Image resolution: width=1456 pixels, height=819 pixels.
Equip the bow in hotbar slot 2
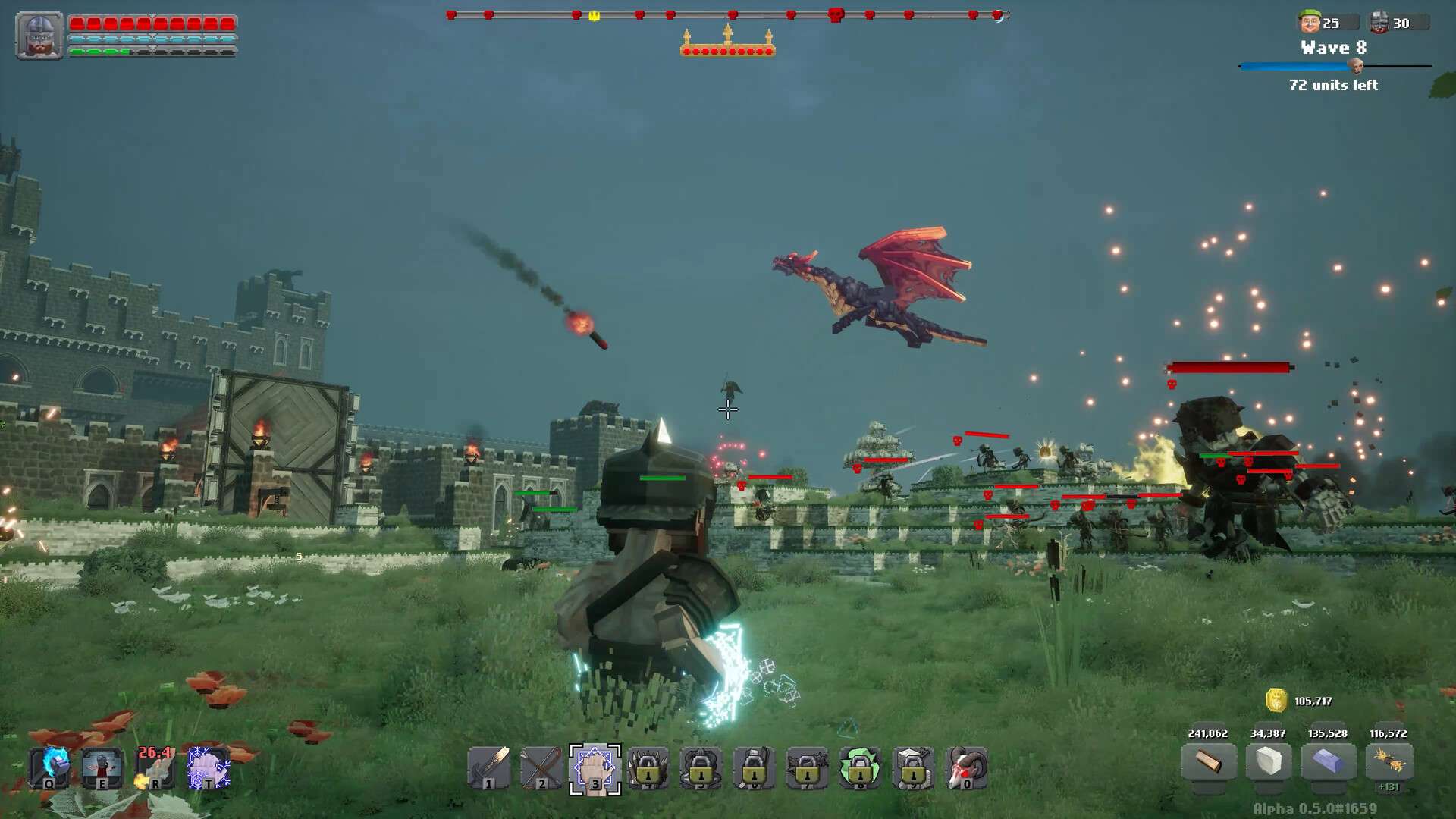[541, 768]
